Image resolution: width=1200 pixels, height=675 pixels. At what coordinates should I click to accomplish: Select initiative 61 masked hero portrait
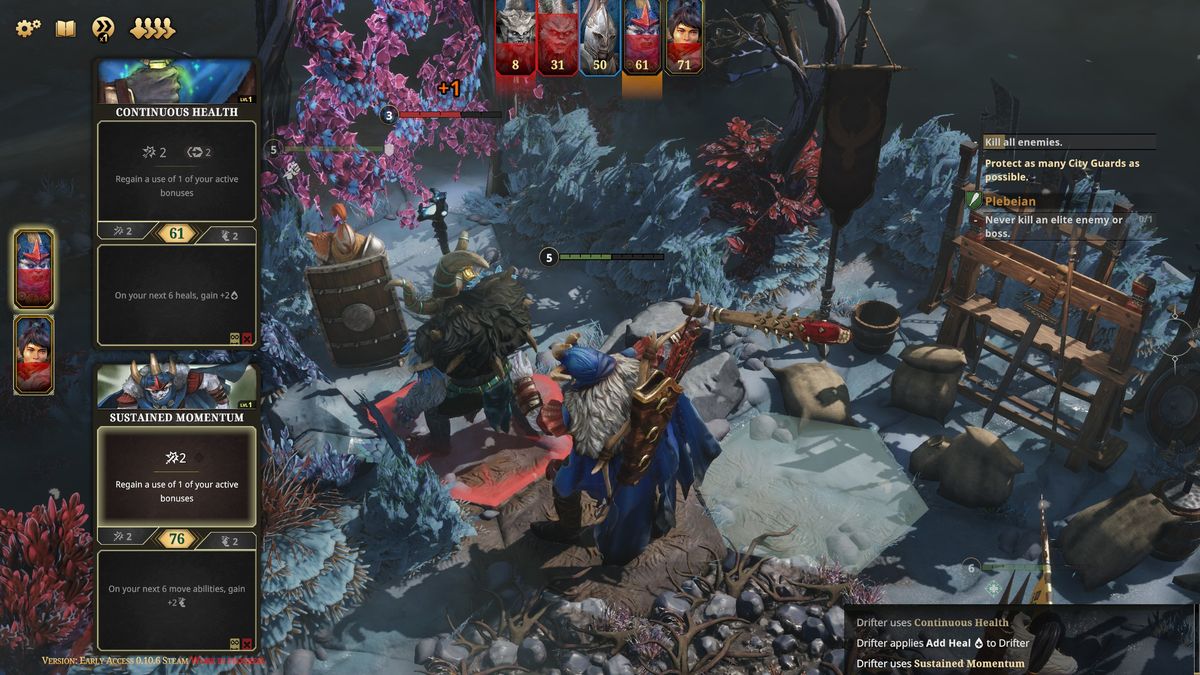(x=642, y=36)
